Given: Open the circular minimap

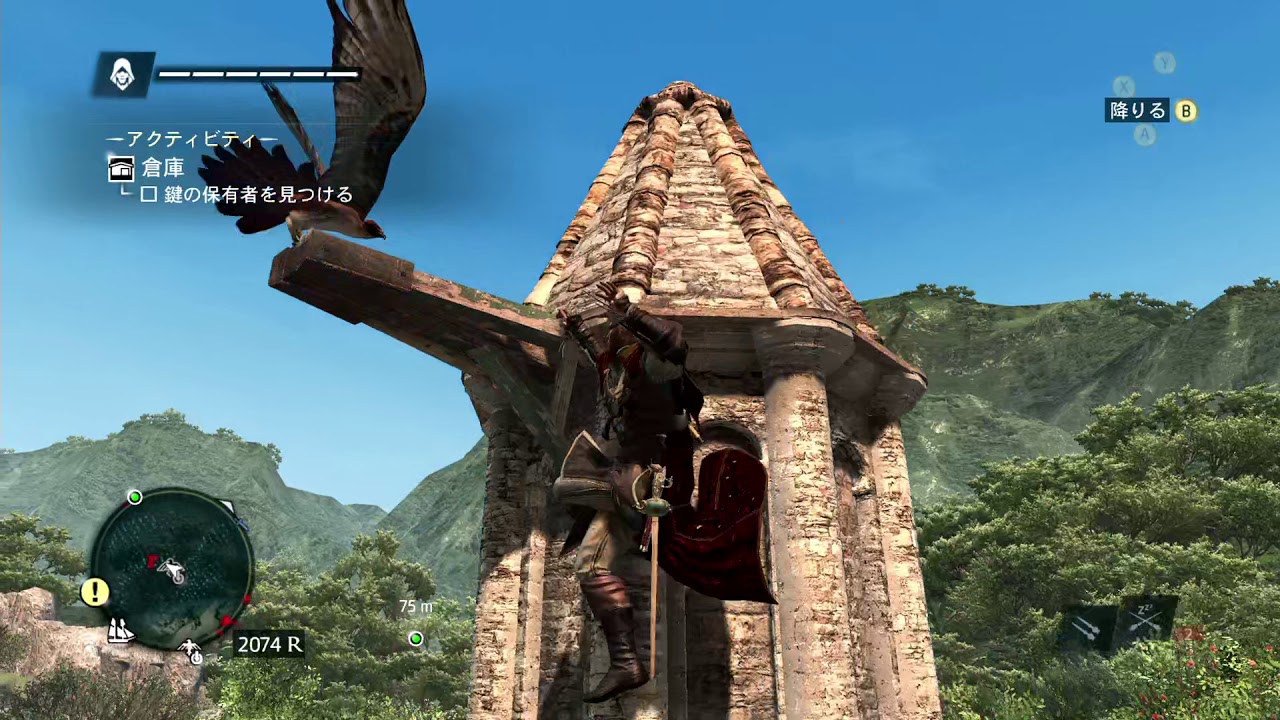Looking at the screenshot, I should pos(171,568).
